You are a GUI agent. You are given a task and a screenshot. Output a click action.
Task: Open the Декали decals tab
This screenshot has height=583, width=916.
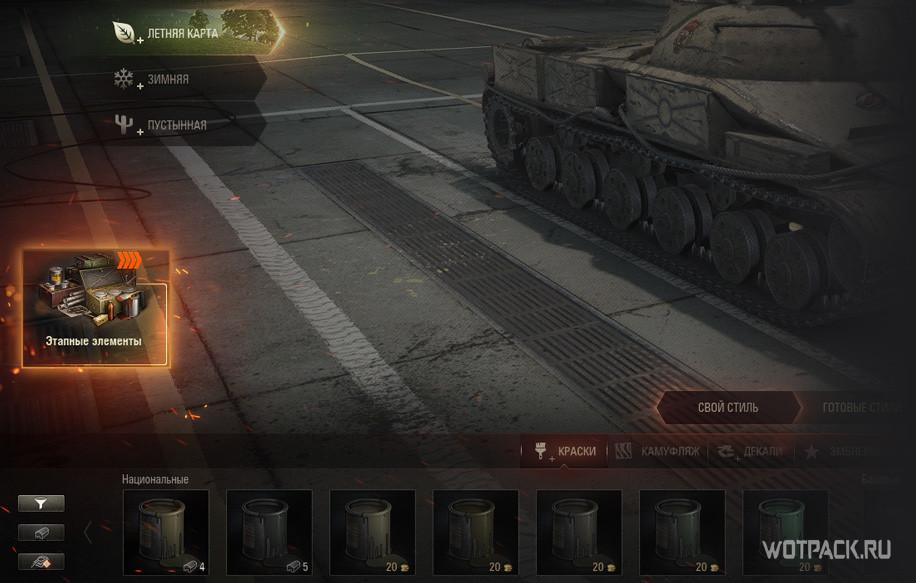pyautogui.click(x=750, y=451)
